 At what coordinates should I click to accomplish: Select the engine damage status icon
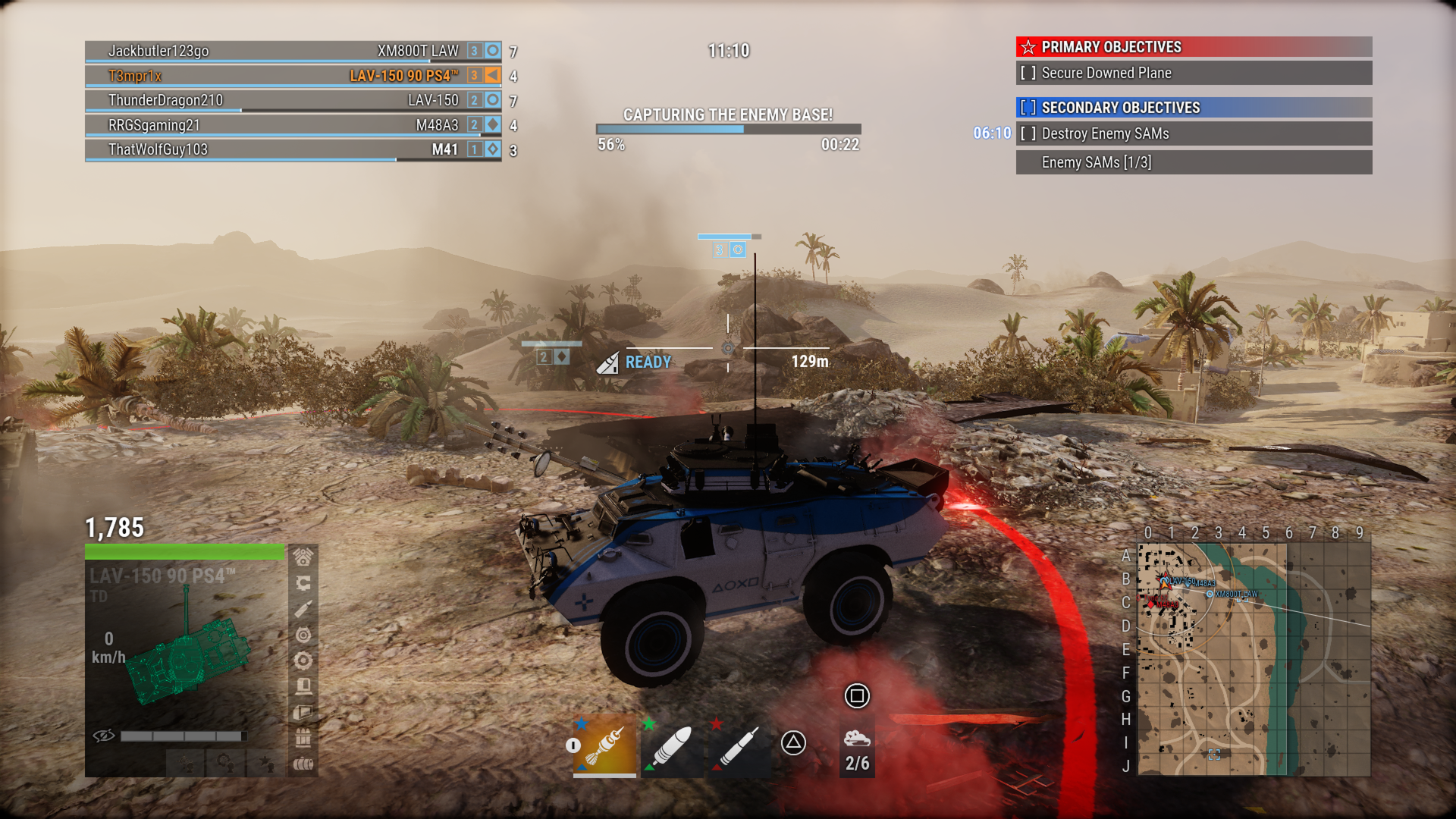click(x=302, y=558)
